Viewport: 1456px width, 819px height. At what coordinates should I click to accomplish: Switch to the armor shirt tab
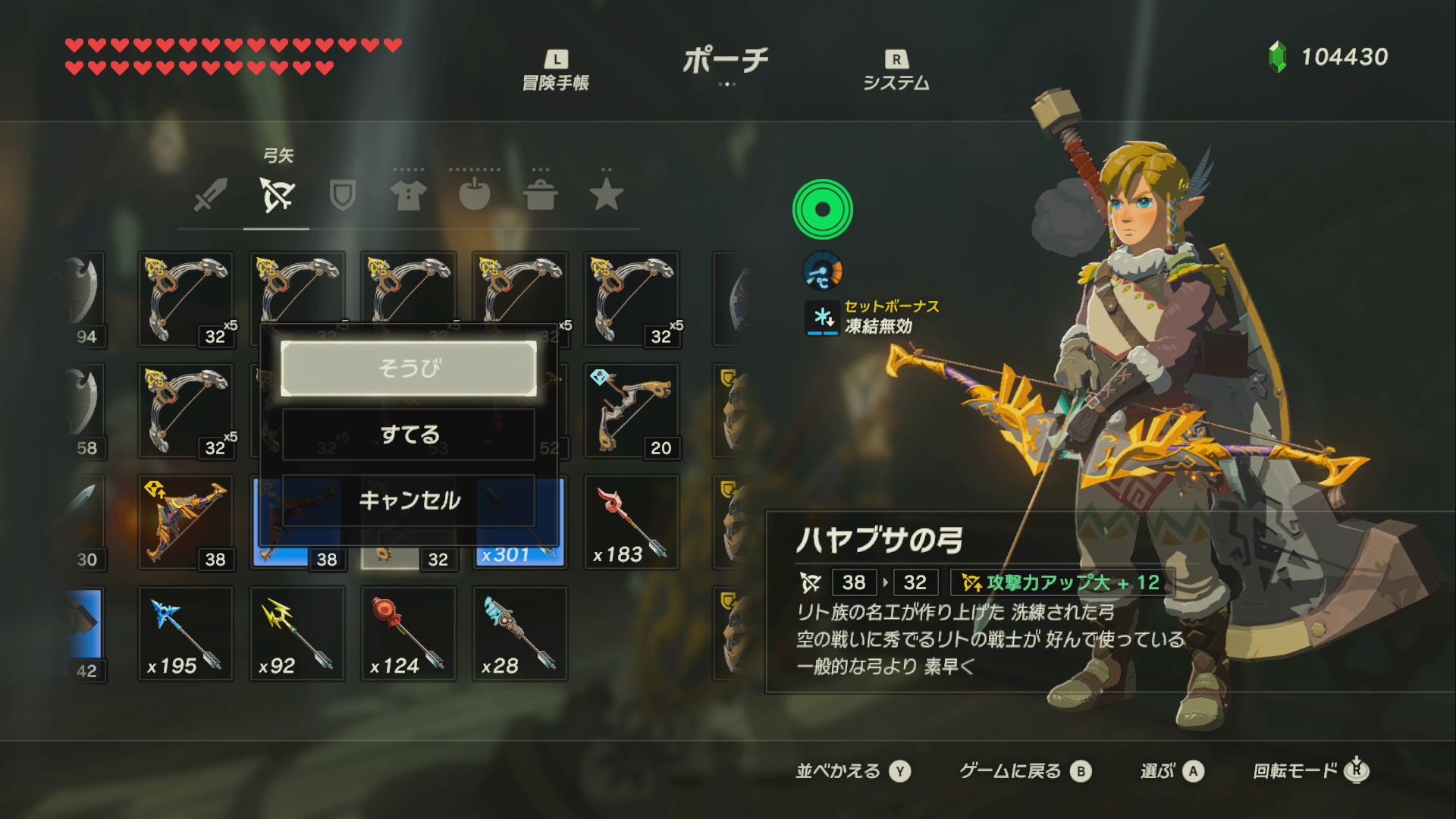(408, 195)
